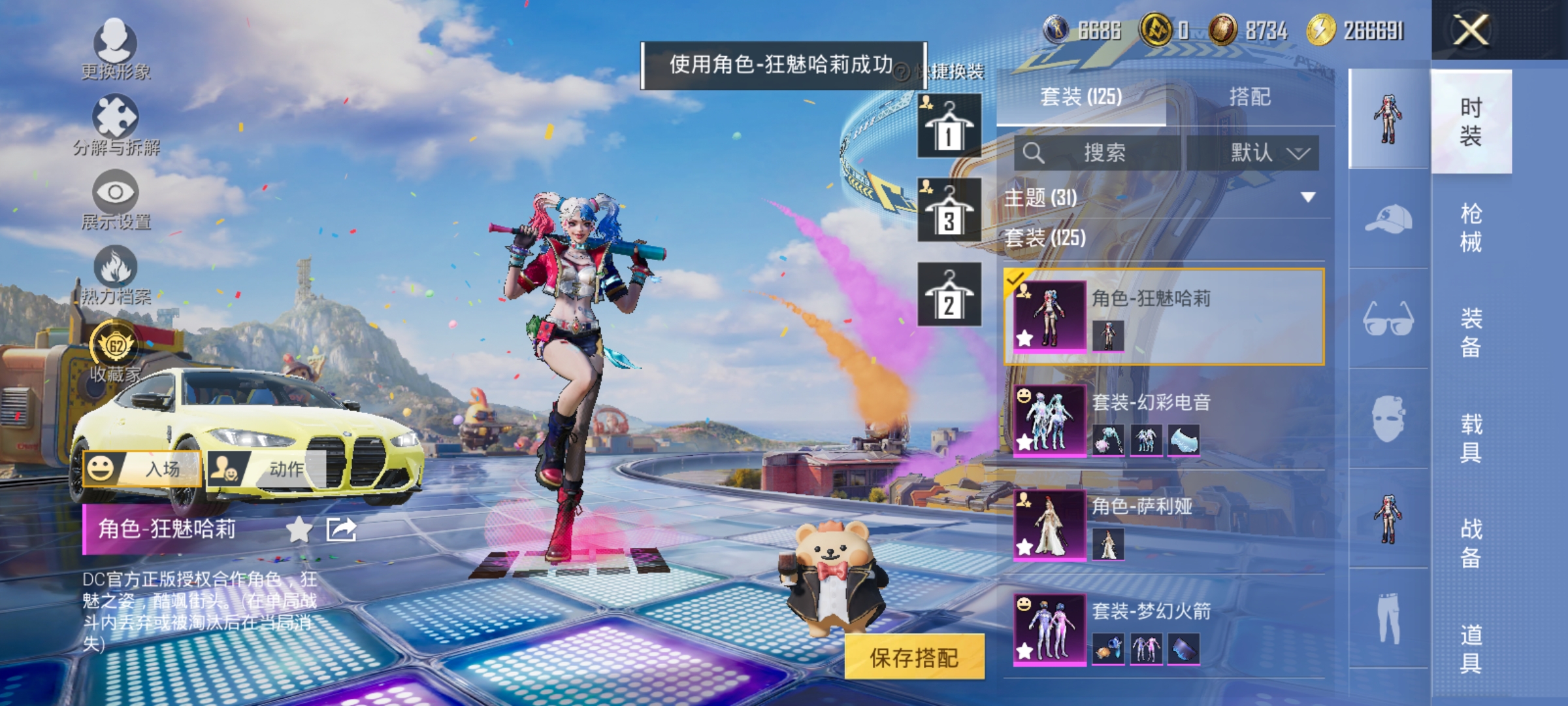1568x706 pixels.
Task: Switch to the 搭配 tab
Action: pyautogui.click(x=1250, y=97)
